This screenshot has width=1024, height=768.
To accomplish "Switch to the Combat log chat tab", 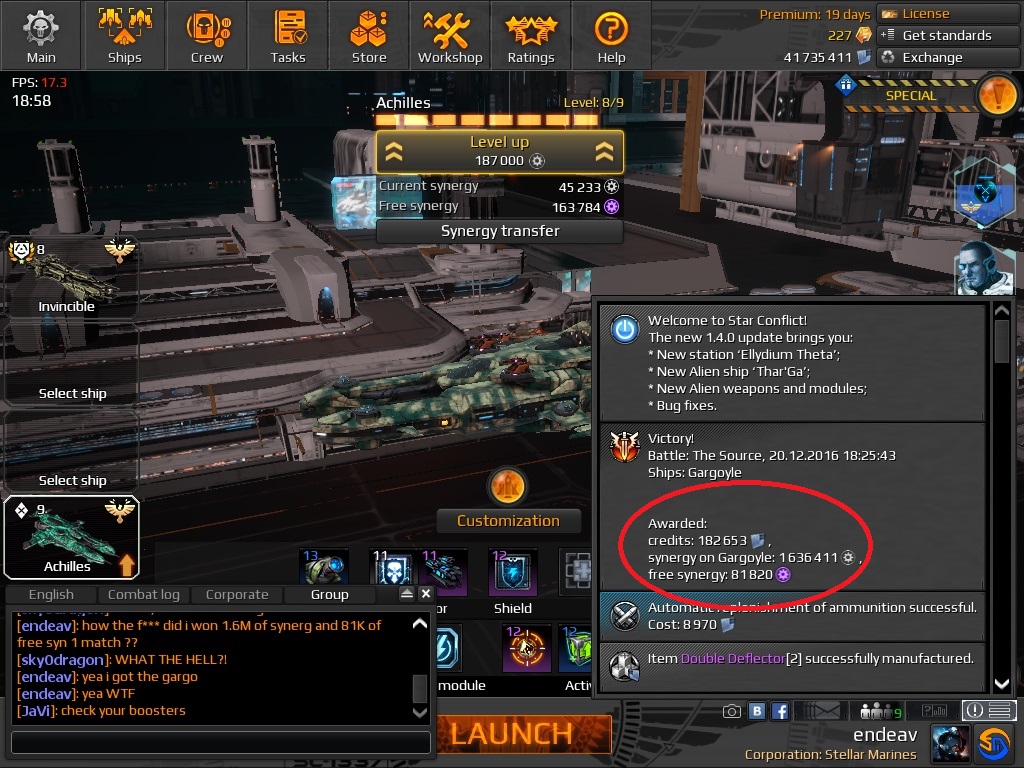I will pos(143,594).
